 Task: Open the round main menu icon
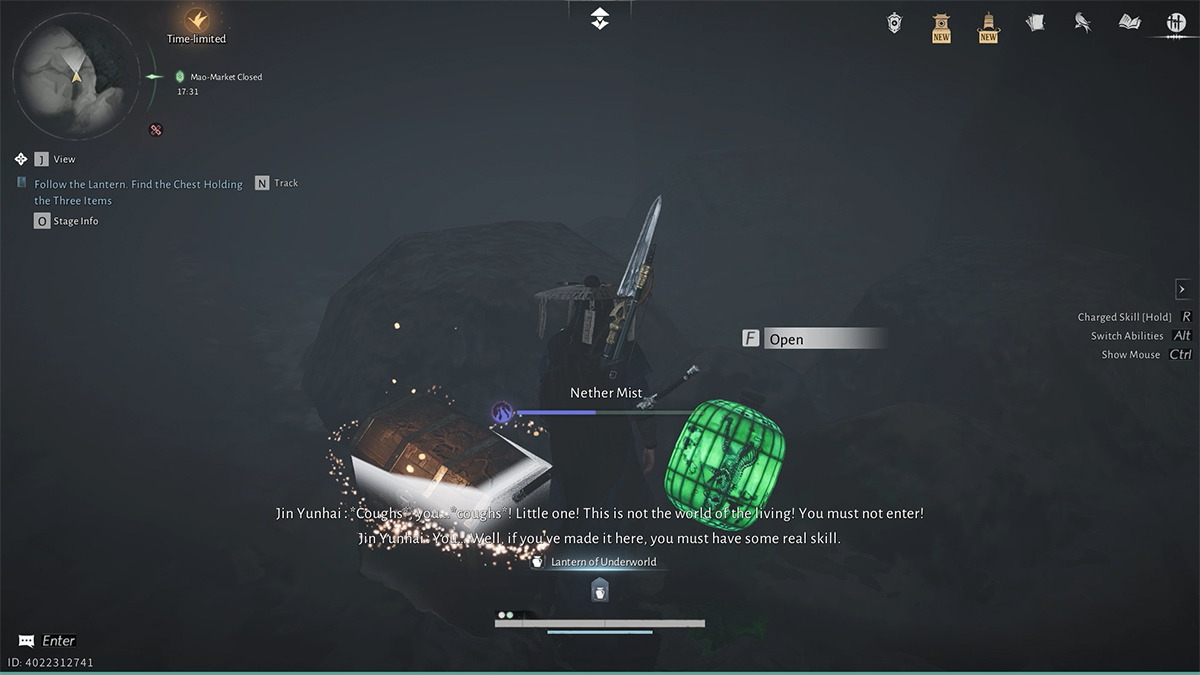(1176, 23)
